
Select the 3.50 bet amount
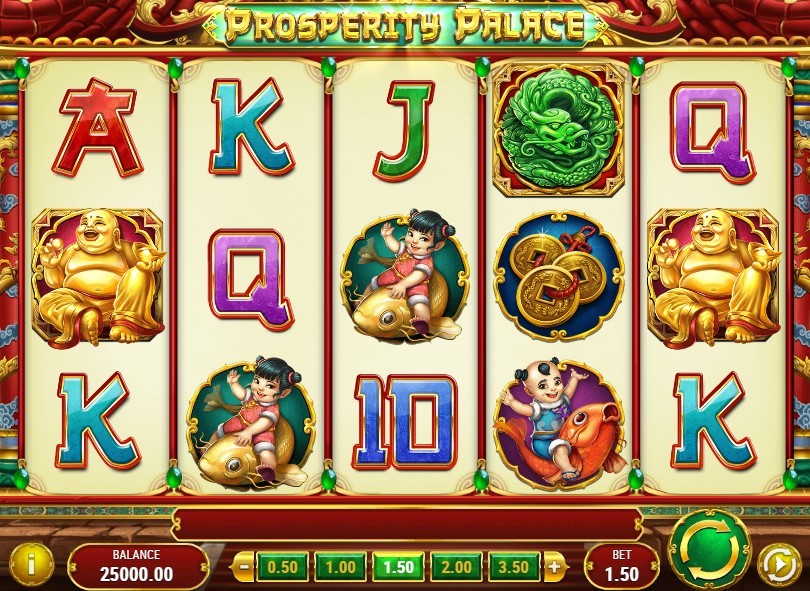(x=514, y=567)
